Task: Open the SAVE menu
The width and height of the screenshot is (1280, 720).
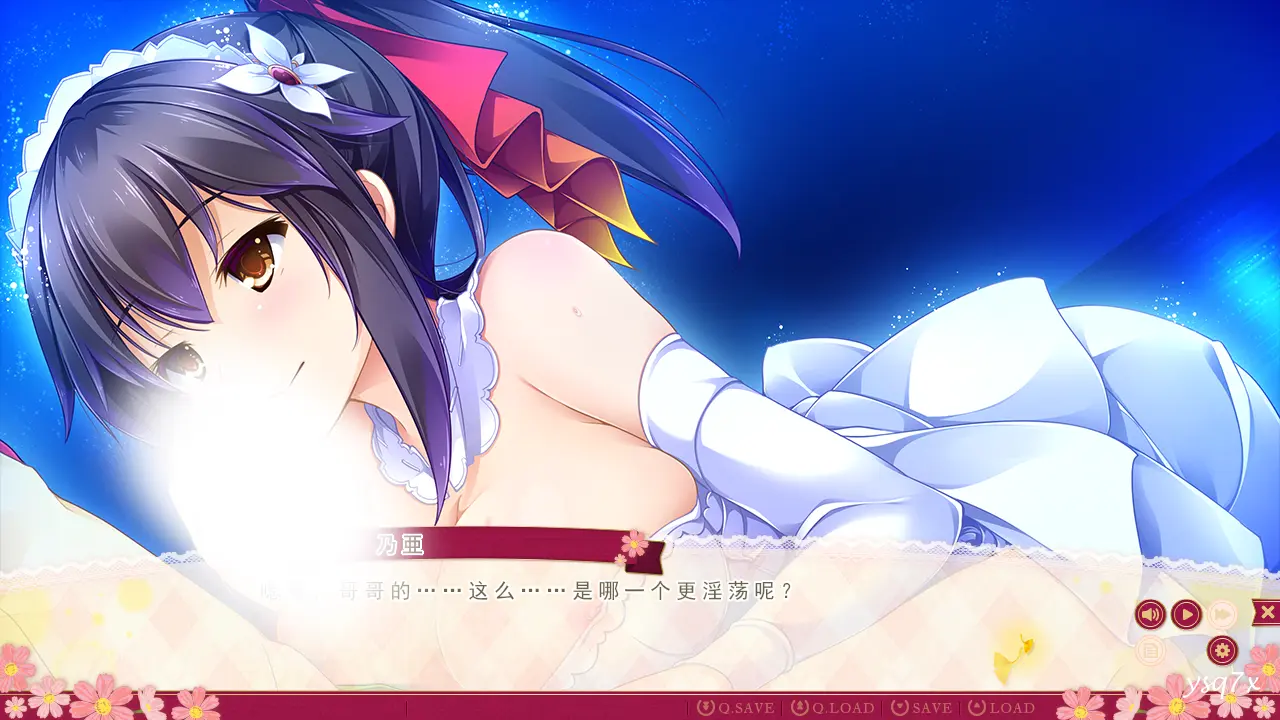Action: click(x=922, y=708)
